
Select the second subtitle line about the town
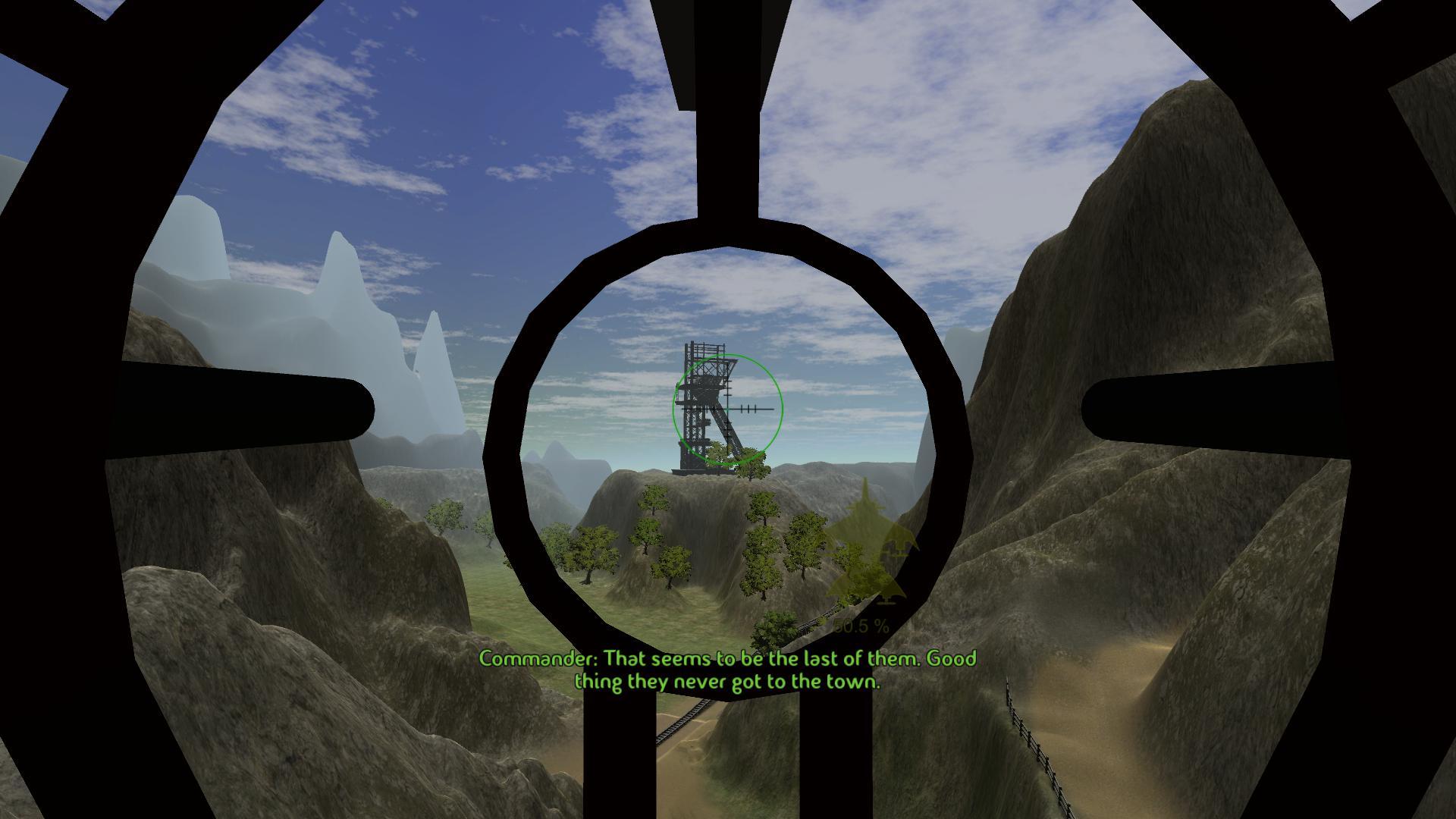click(728, 682)
